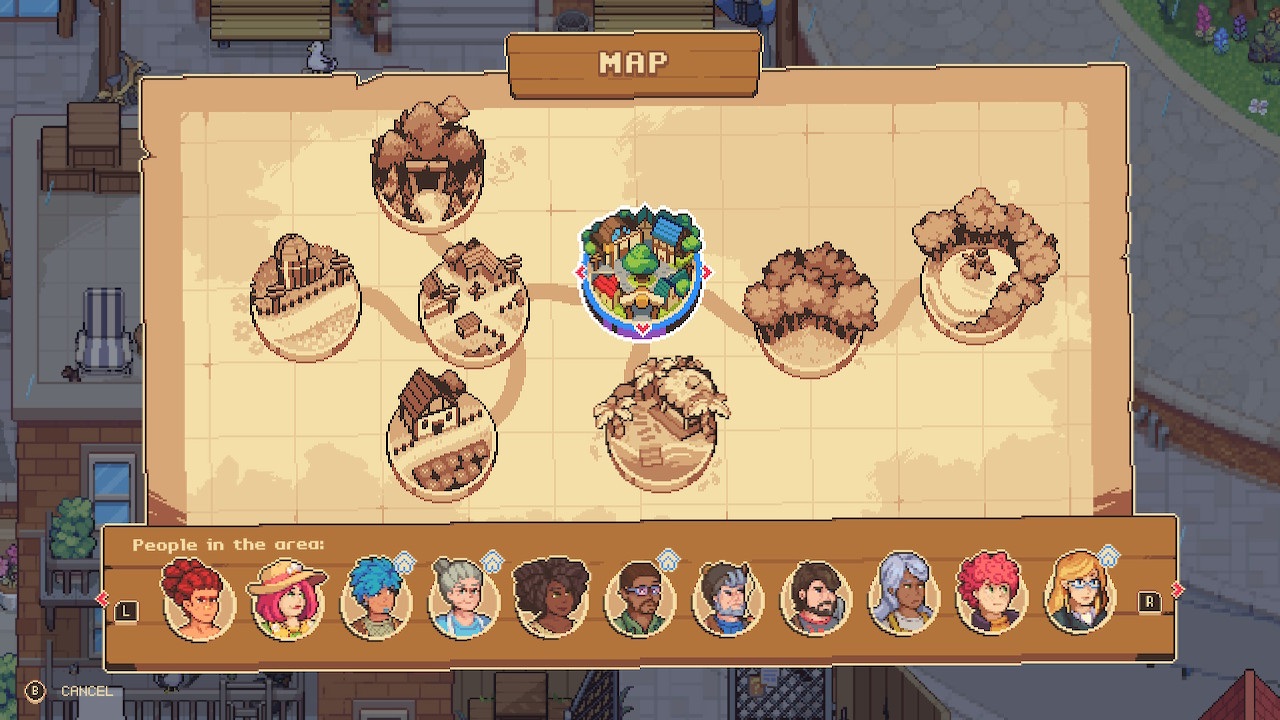
Task: Select the blue-haired villager portrait
Action: 376,599
